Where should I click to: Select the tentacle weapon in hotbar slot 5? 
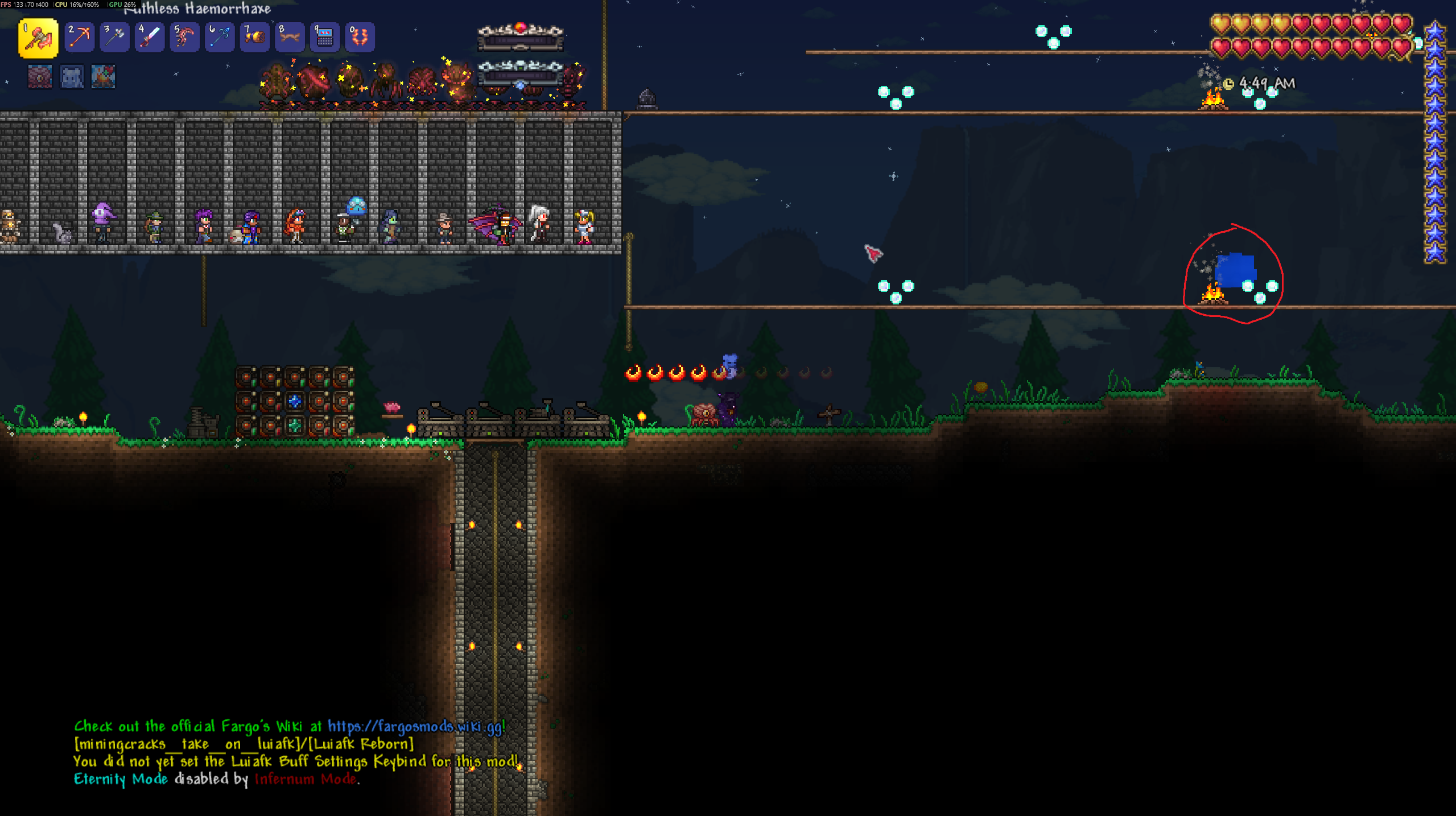(x=184, y=37)
